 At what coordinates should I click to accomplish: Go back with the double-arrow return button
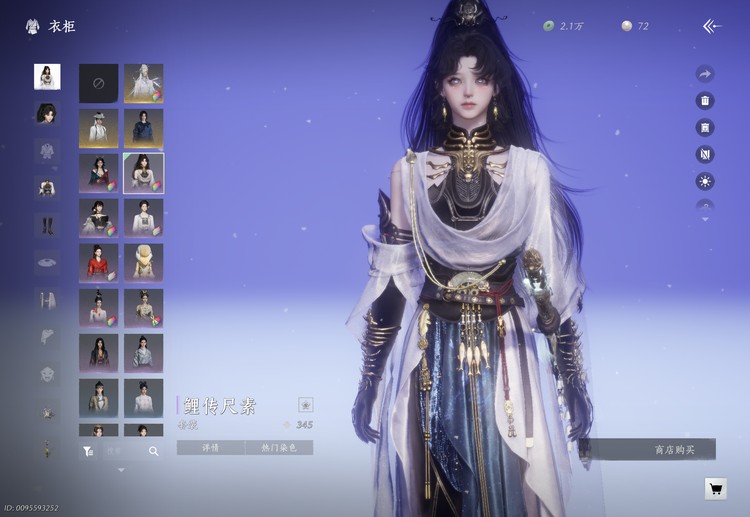(x=712, y=26)
